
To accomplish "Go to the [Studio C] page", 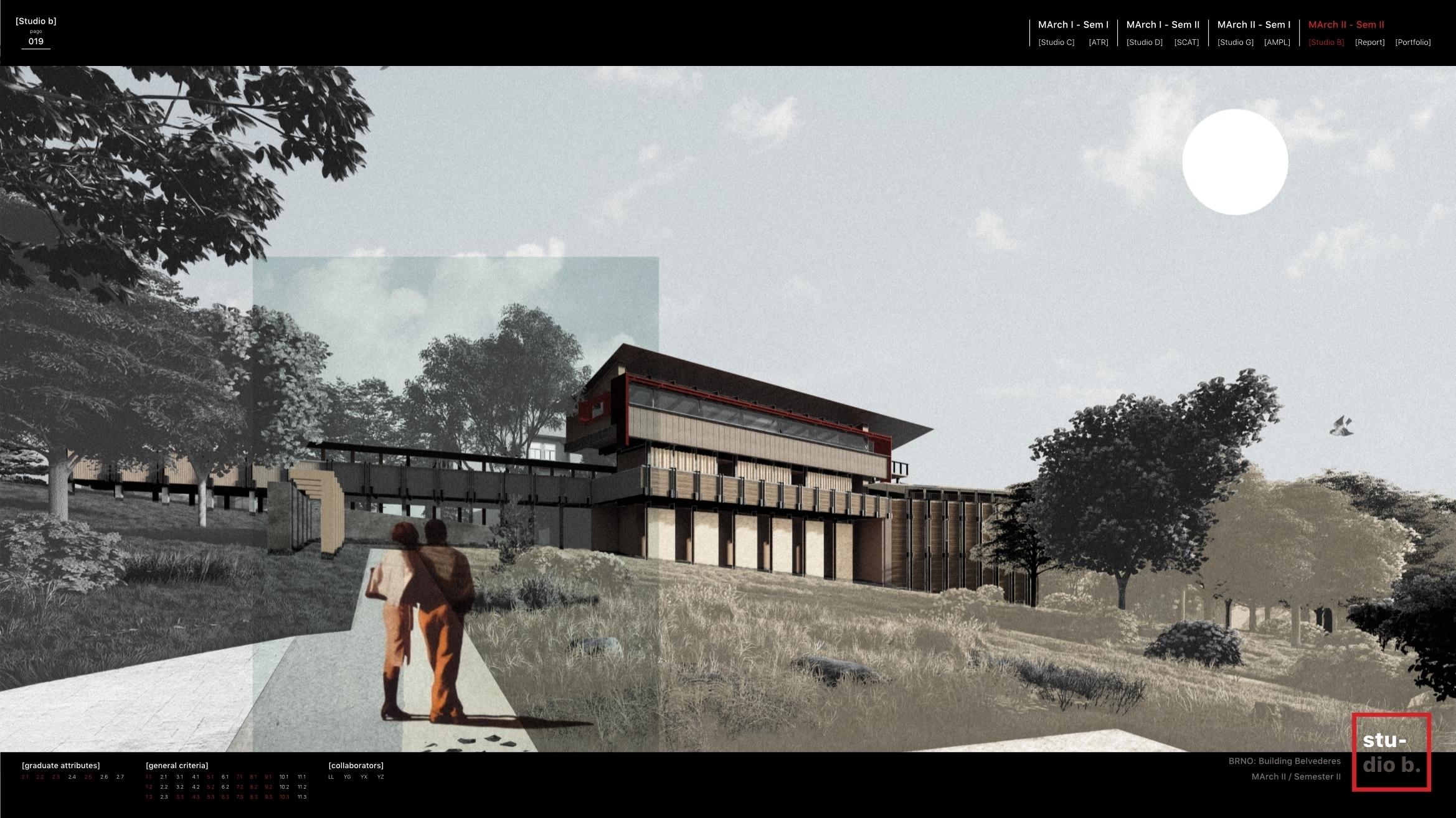I will [1056, 42].
